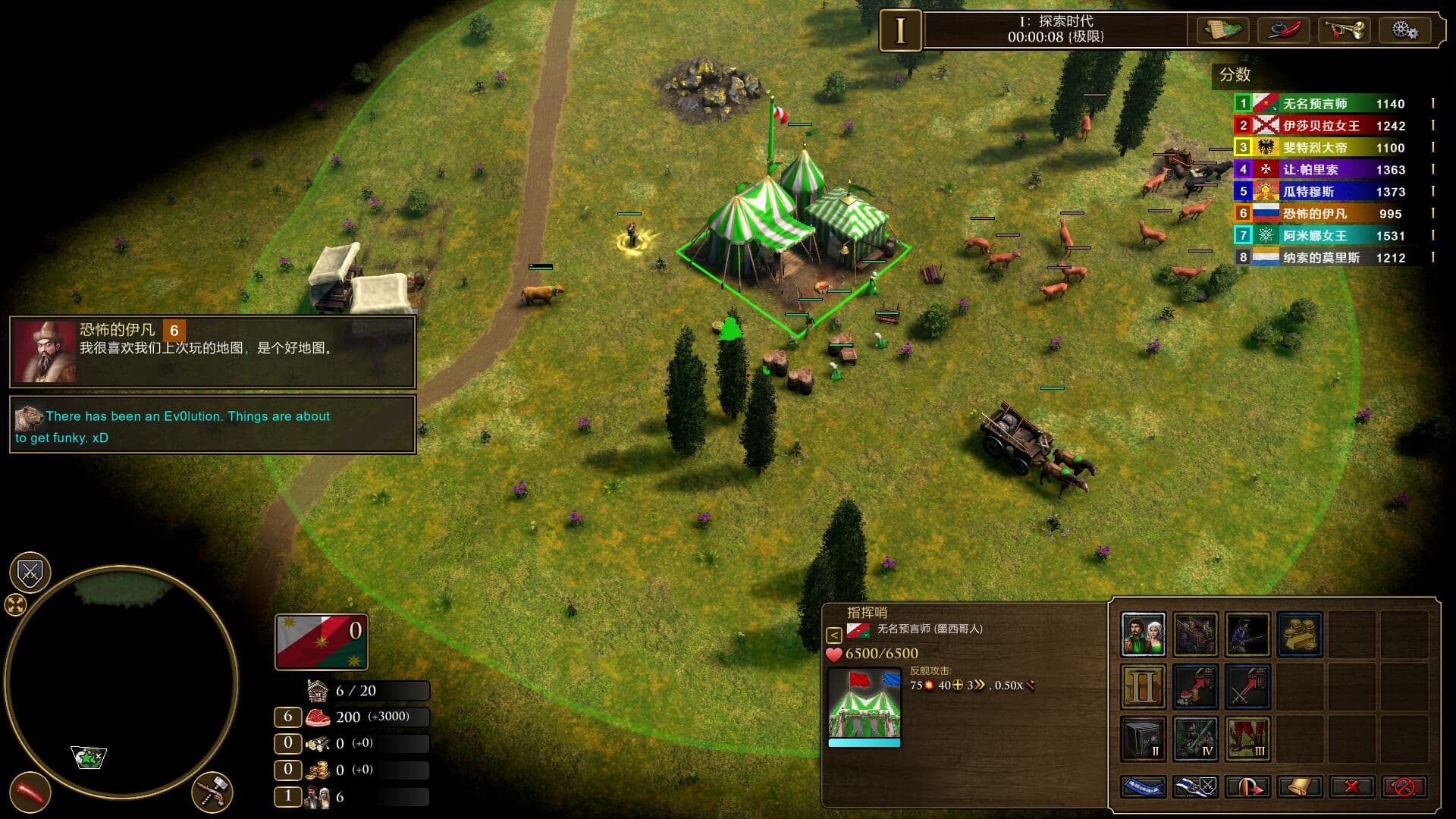The width and height of the screenshot is (1456, 819).
Task: Click the safe upgrade marked II
Action: pos(1143,738)
